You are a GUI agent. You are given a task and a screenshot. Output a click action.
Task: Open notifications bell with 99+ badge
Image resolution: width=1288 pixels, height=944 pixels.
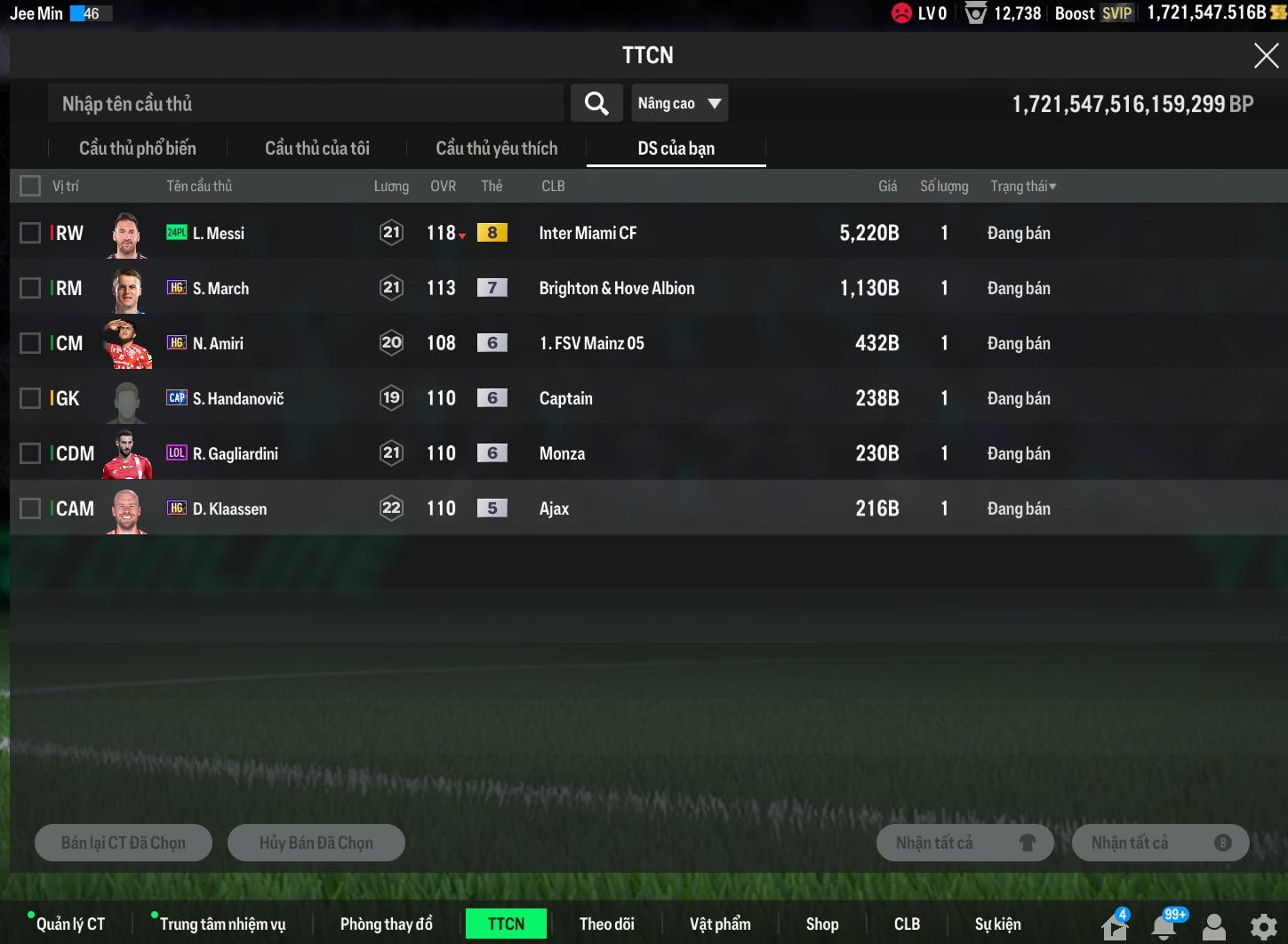pos(1164,926)
